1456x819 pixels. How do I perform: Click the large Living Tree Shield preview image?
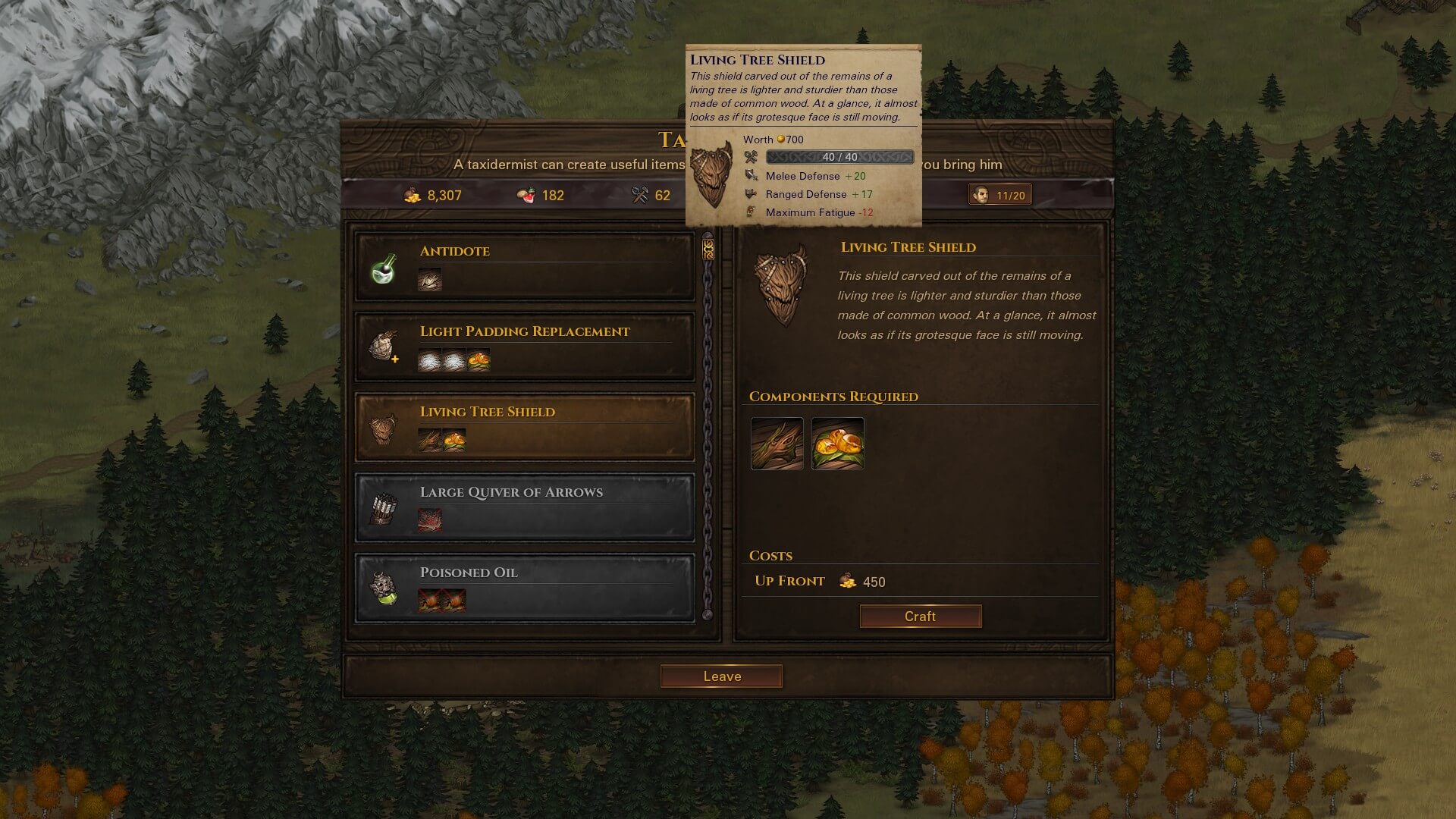tap(781, 284)
